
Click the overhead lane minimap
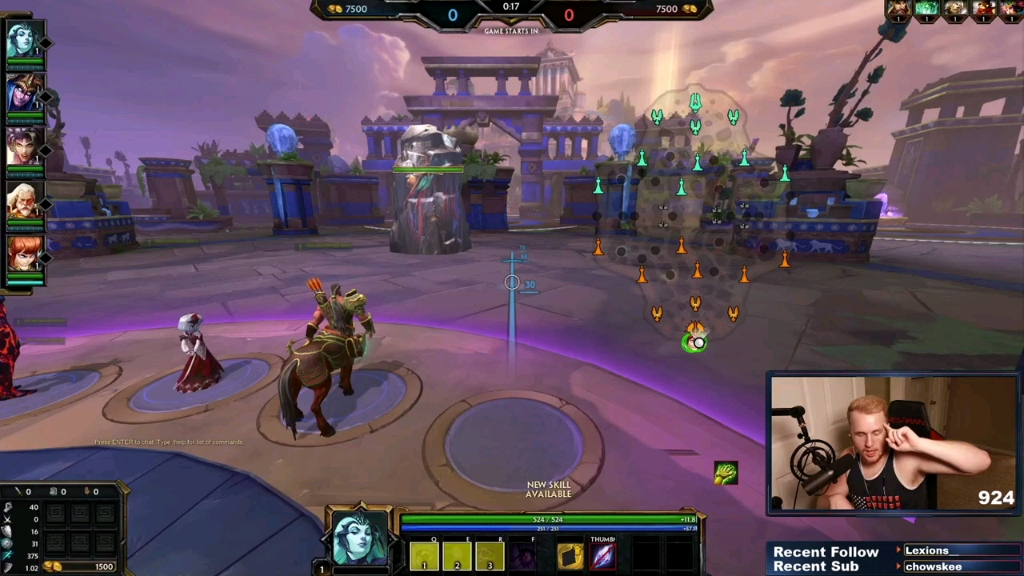[x=690, y=220]
